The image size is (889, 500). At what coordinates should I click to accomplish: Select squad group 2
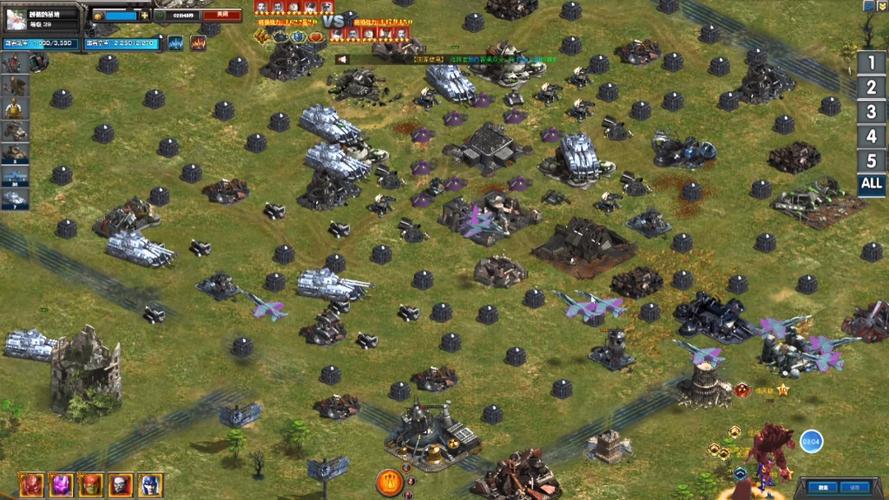(871, 87)
